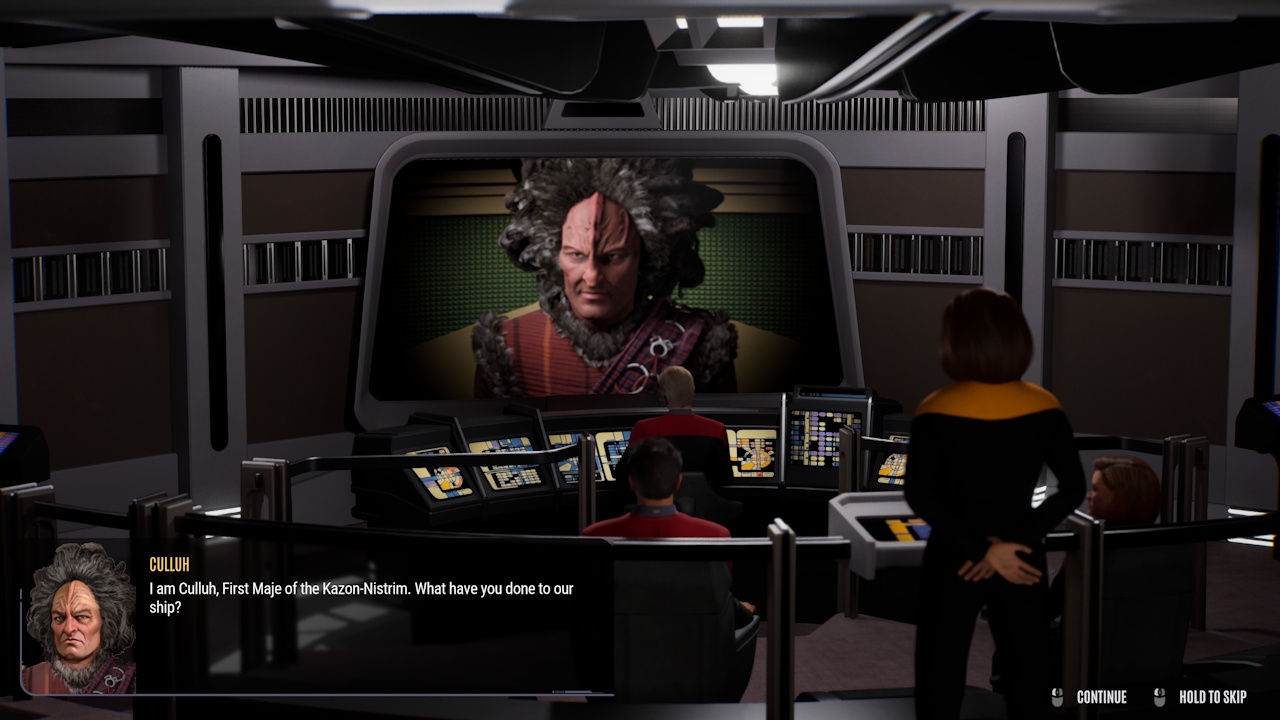Click the left mouse icon beside CONTINUE
Image resolution: width=1280 pixels, height=720 pixels.
pos(1058,697)
